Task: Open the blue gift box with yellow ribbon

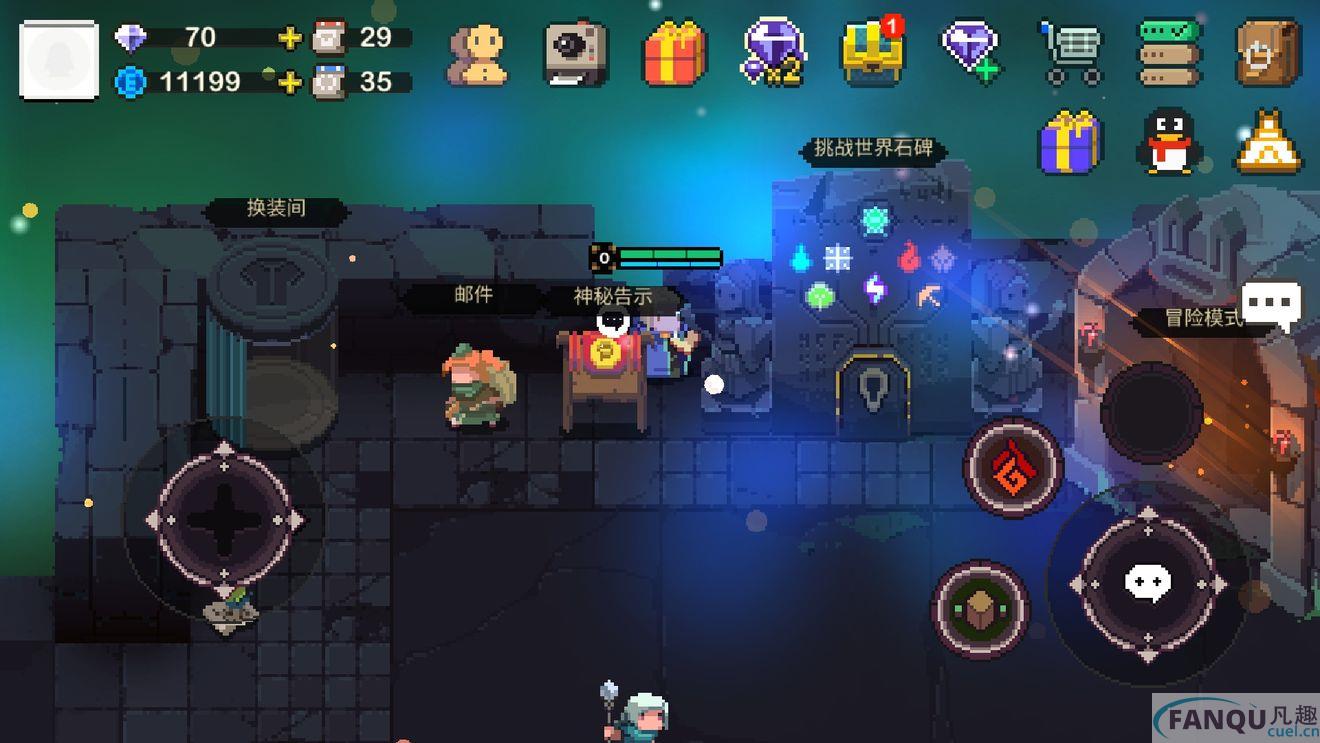Action: [1070, 142]
